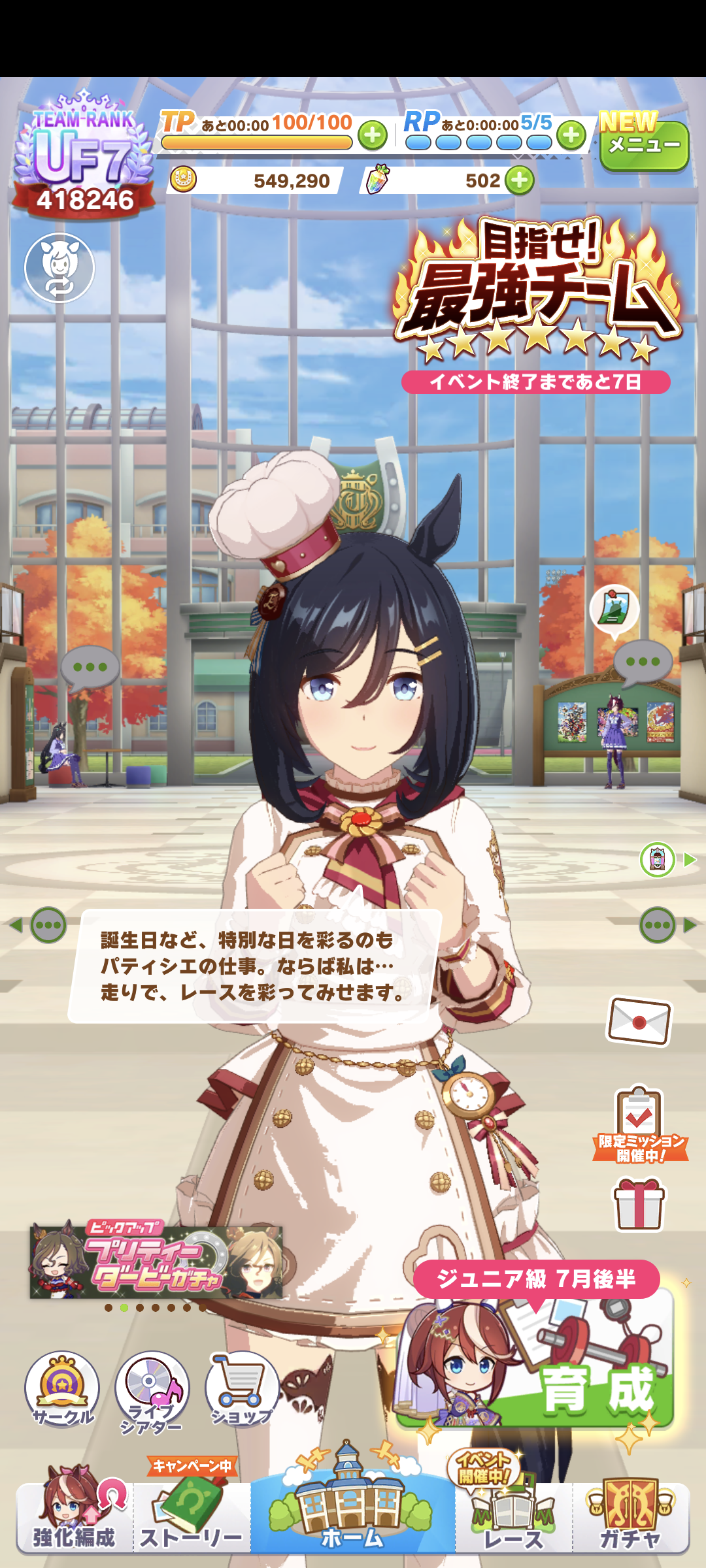Open the サークル circle button
The height and width of the screenshot is (1568, 706).
[62, 1388]
